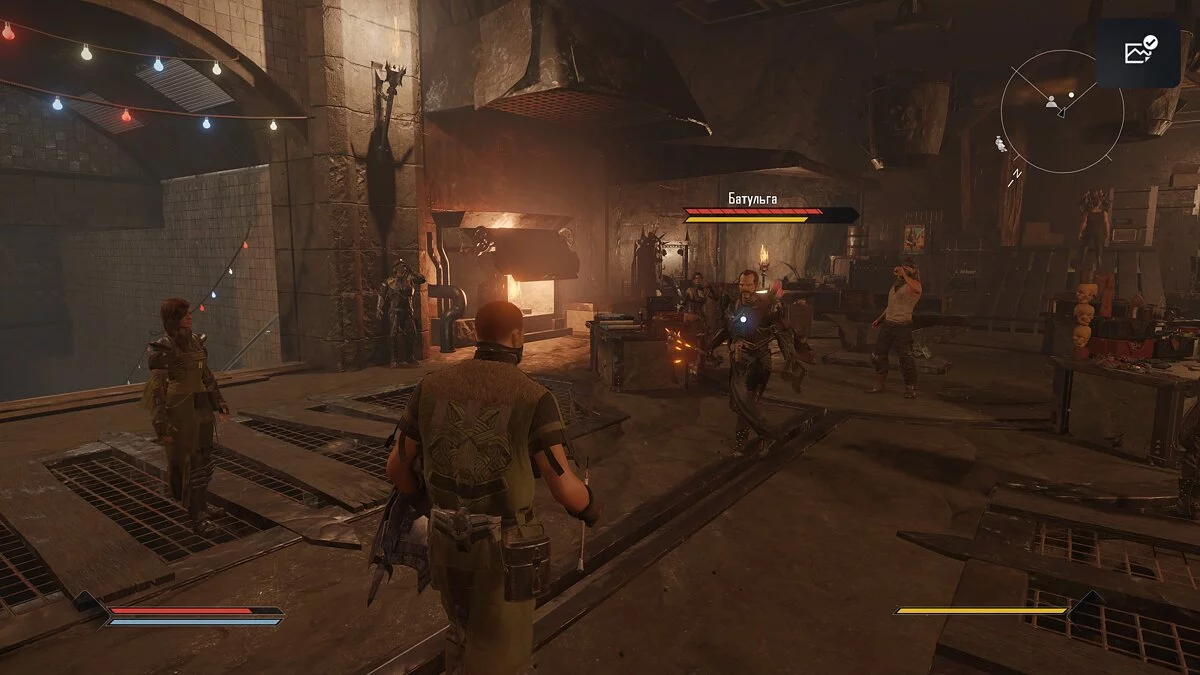This screenshot has width=1200, height=675.
Task: Open the image overlay button with checkmark
Action: point(1140,50)
